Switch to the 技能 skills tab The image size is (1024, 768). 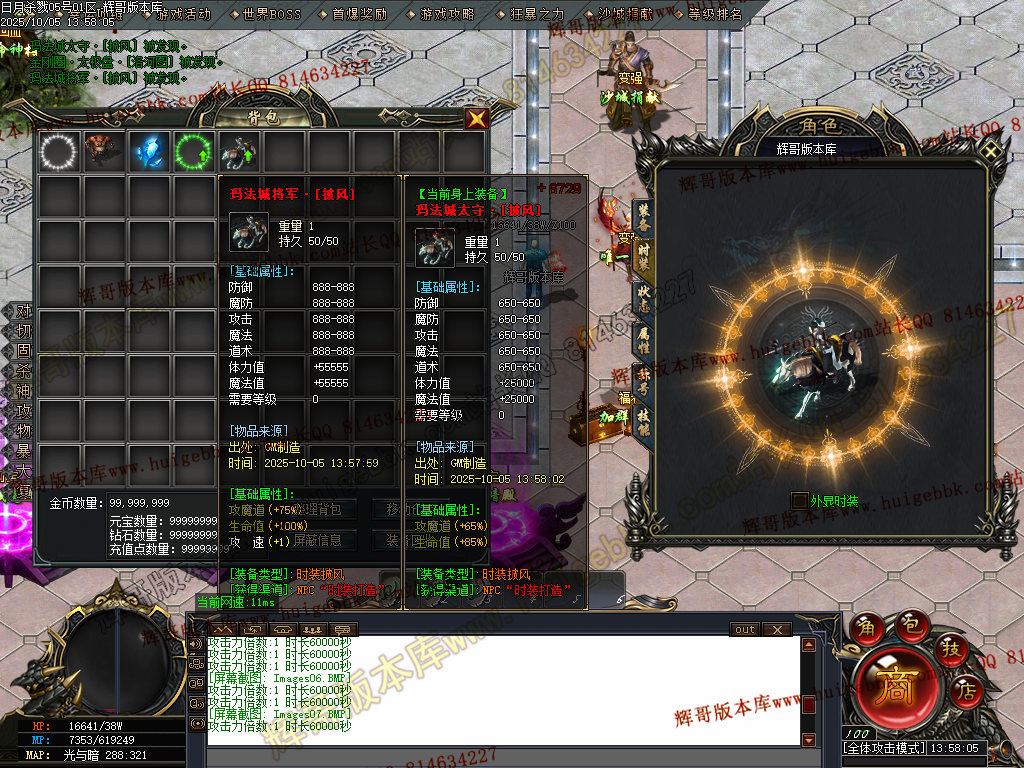pos(643,420)
